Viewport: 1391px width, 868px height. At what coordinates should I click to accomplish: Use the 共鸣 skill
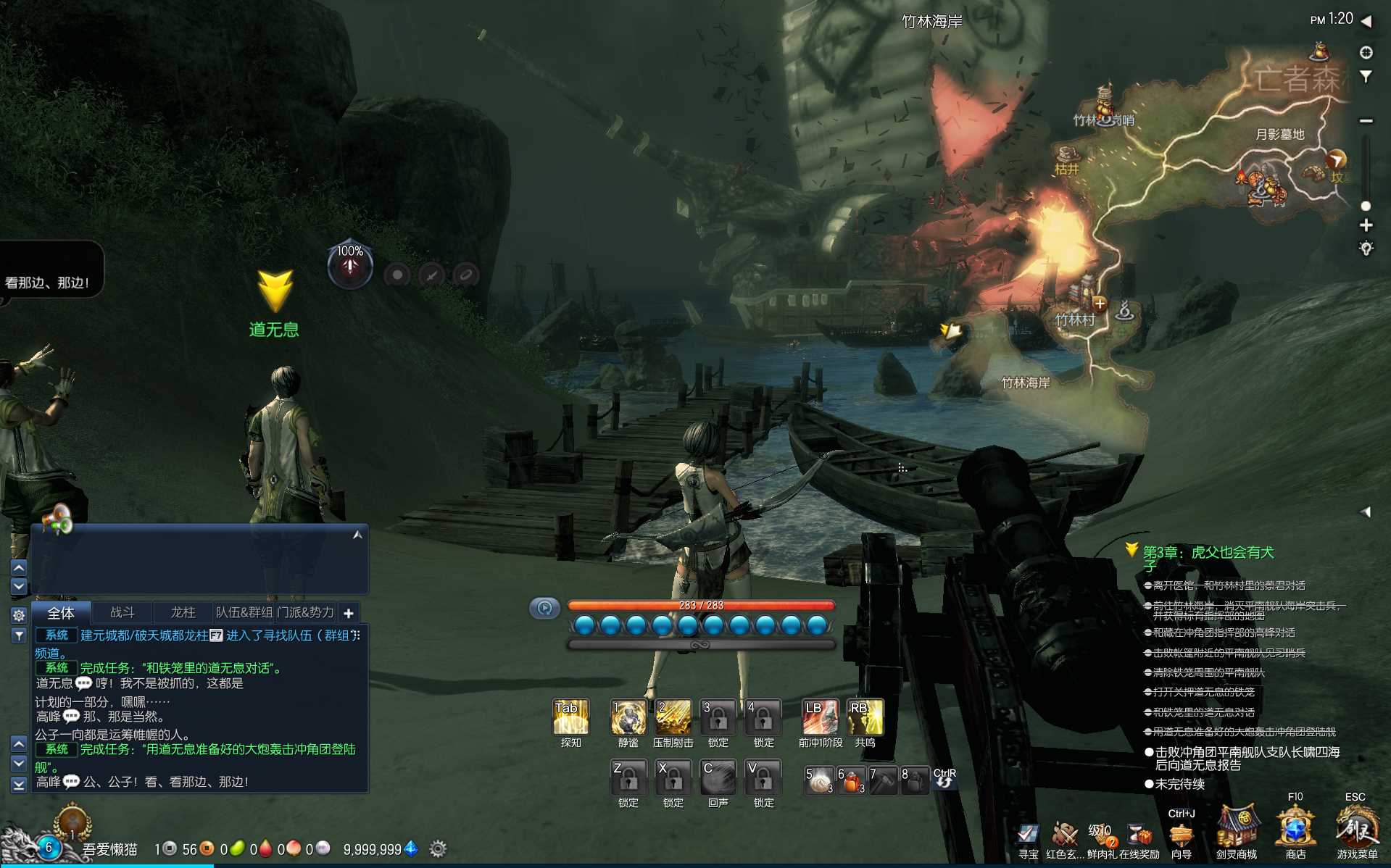[865, 717]
